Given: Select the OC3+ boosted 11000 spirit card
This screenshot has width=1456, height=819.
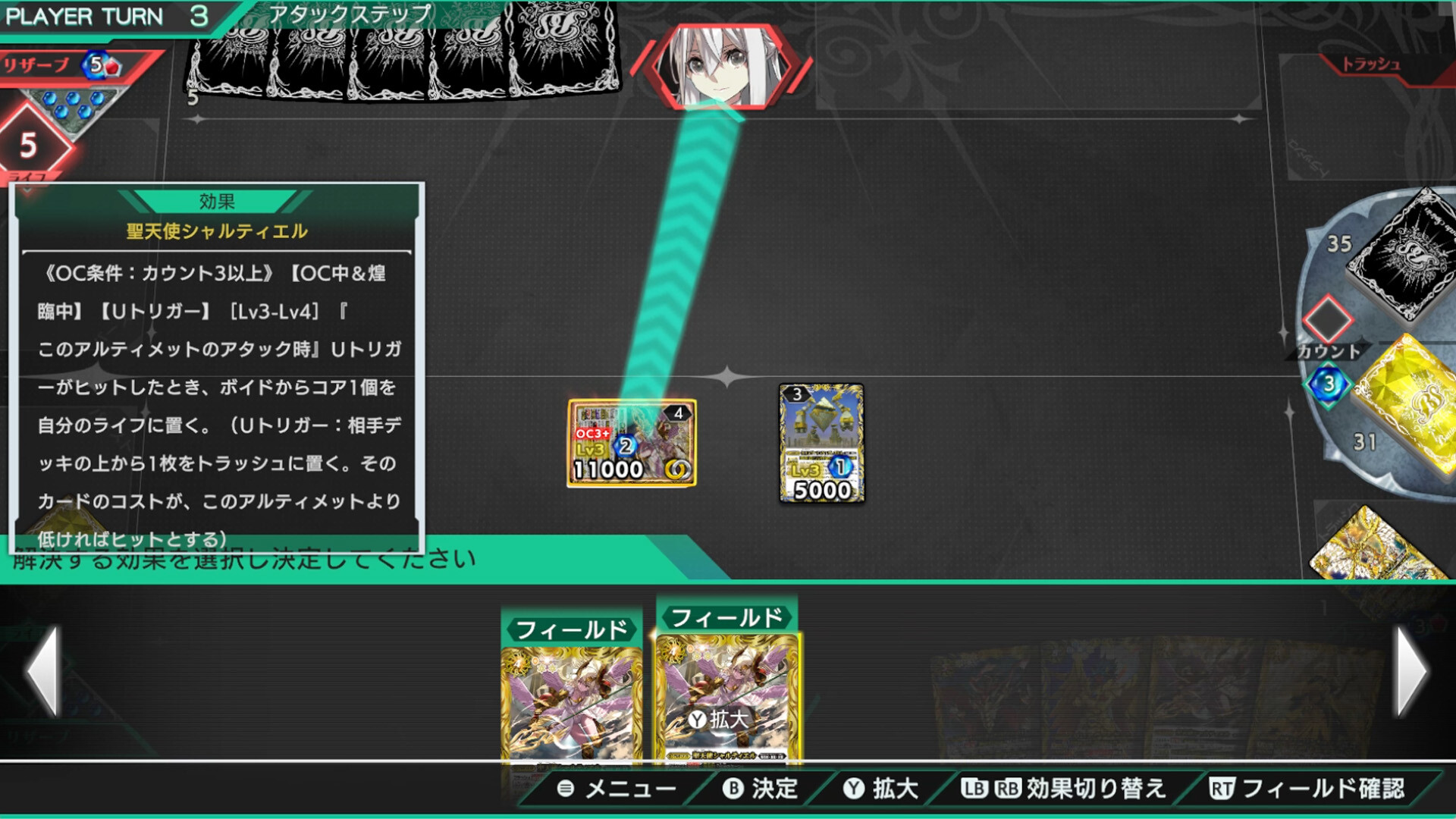Looking at the screenshot, I should (632, 442).
